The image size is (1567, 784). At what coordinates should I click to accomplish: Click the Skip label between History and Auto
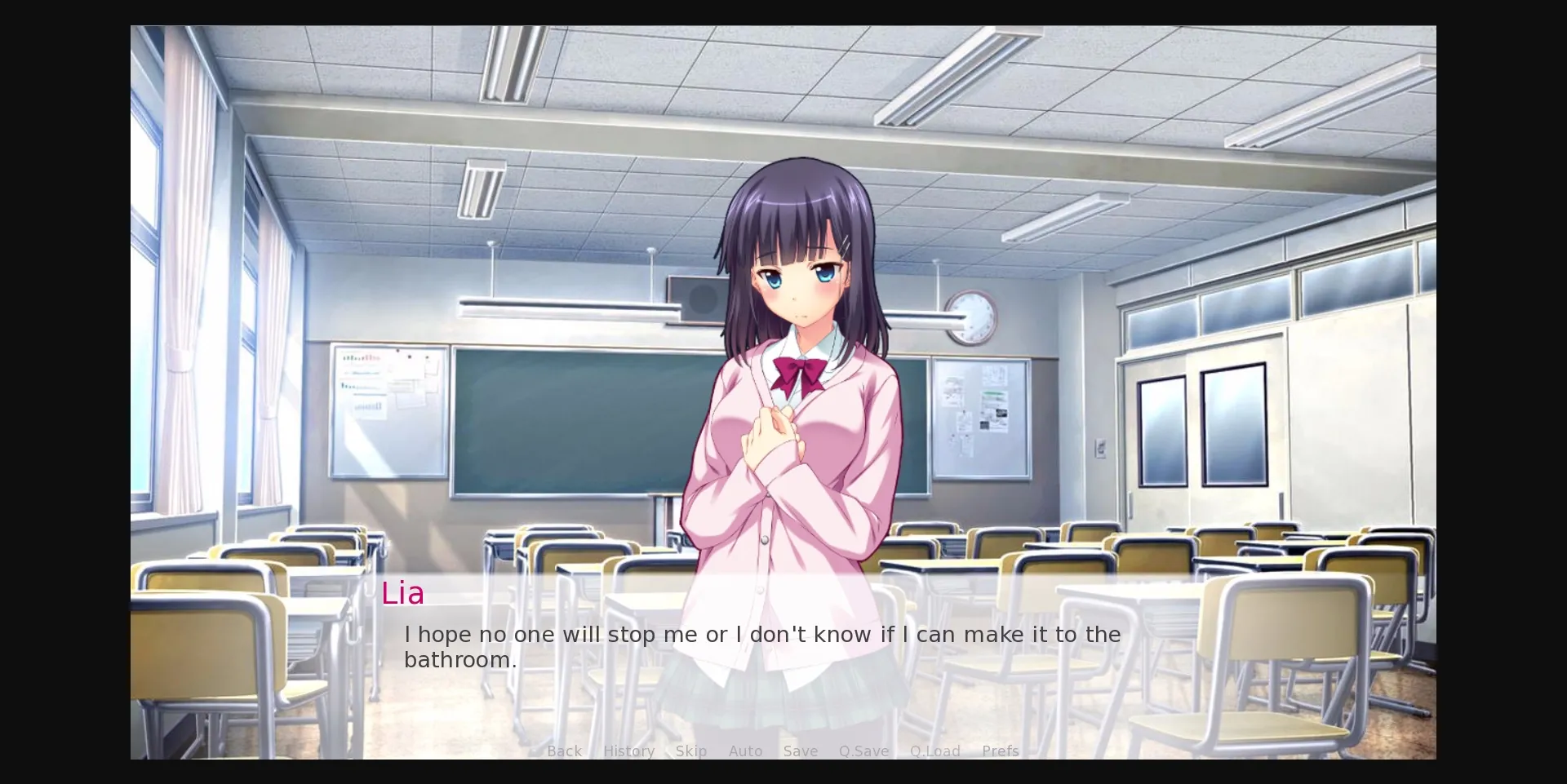click(x=690, y=751)
